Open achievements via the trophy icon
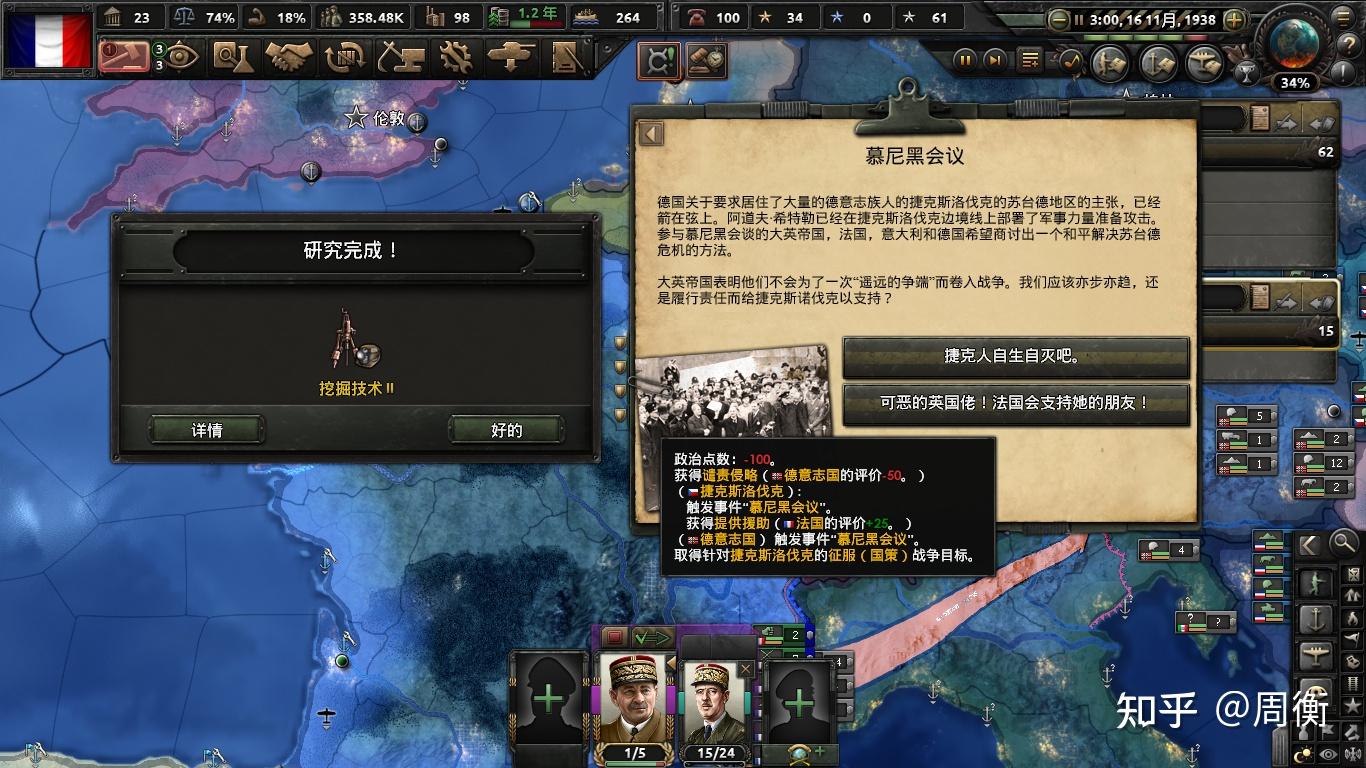This screenshot has height=768, width=1366. pos(1247,70)
